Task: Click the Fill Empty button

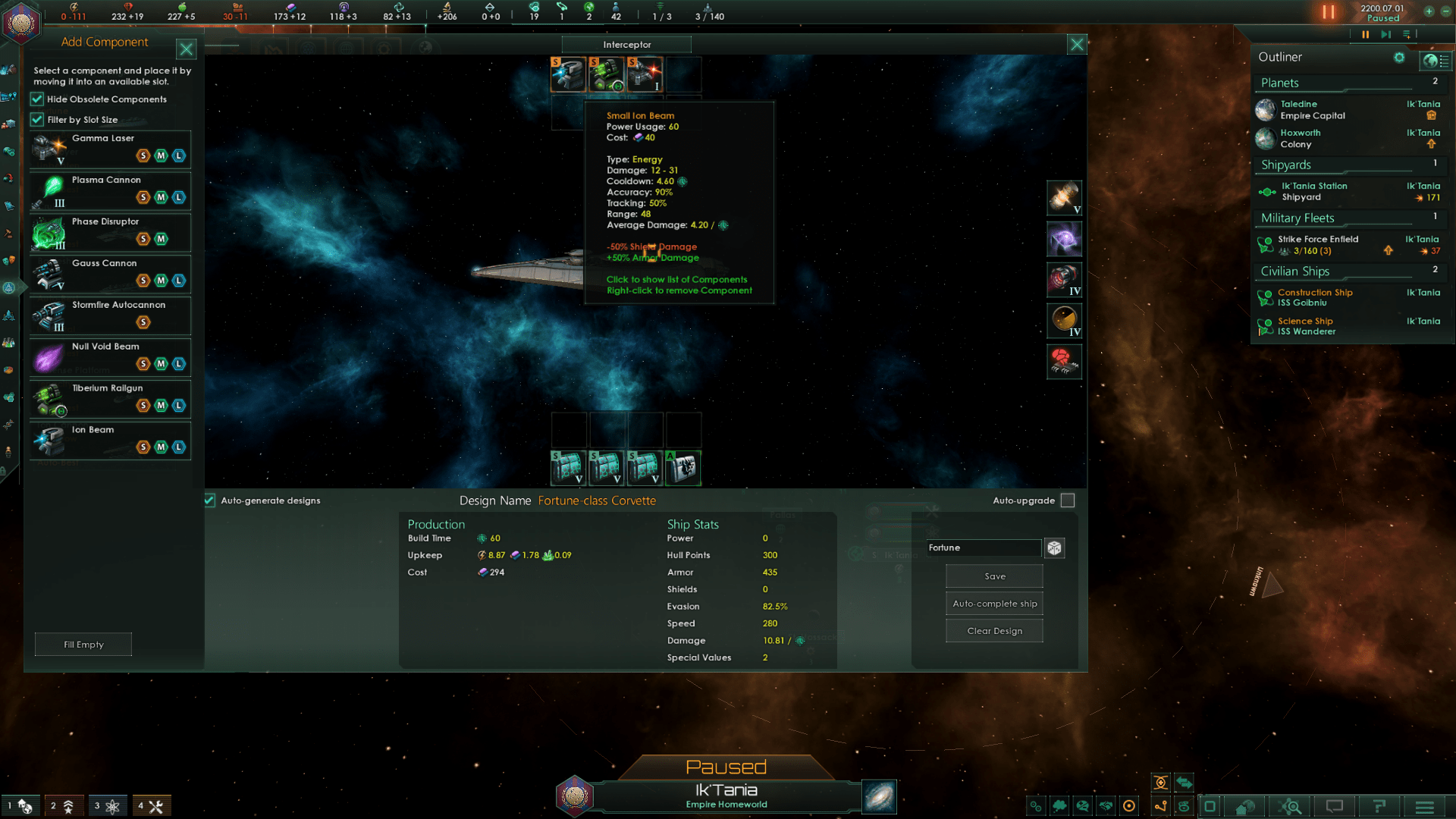Action: pyautogui.click(x=83, y=645)
